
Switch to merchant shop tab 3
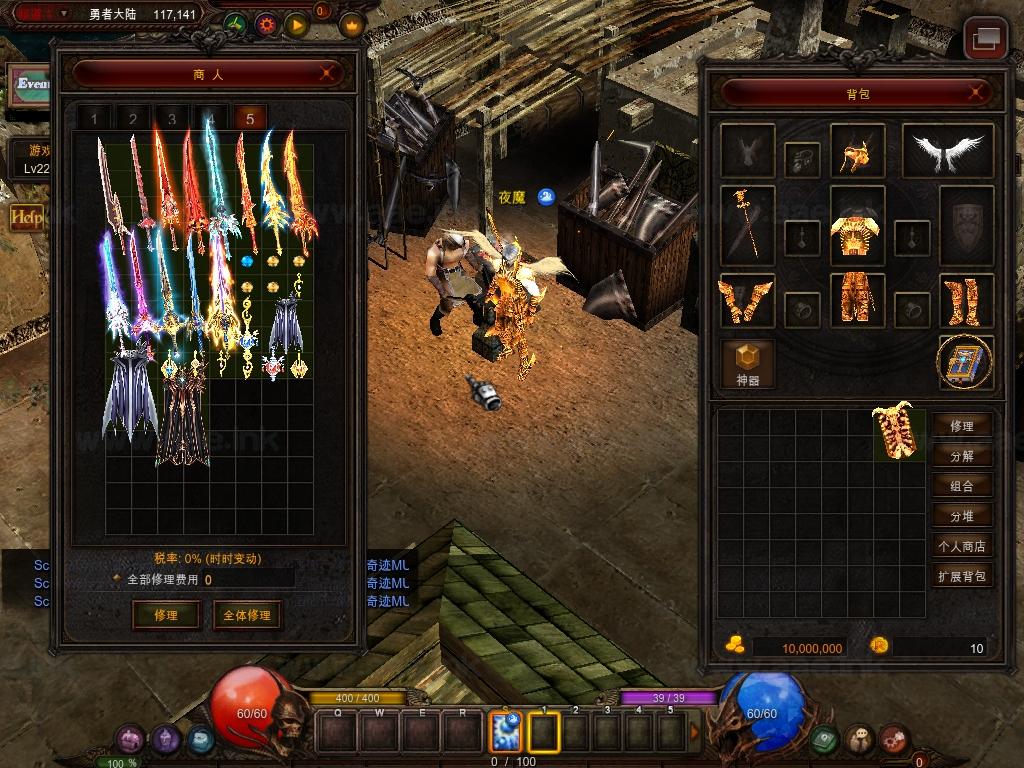[172, 119]
